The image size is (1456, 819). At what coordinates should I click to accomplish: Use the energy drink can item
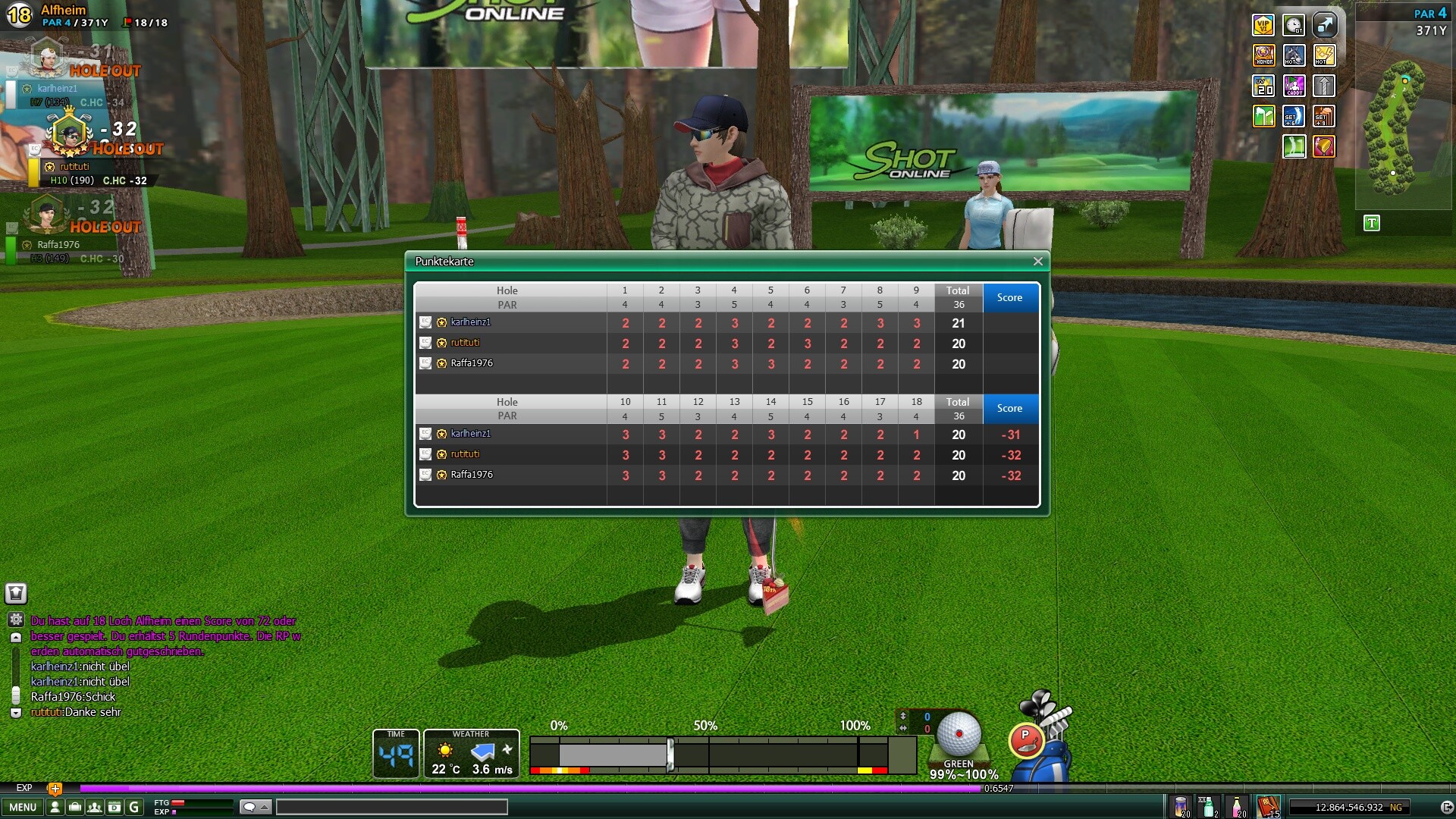click(x=1181, y=806)
